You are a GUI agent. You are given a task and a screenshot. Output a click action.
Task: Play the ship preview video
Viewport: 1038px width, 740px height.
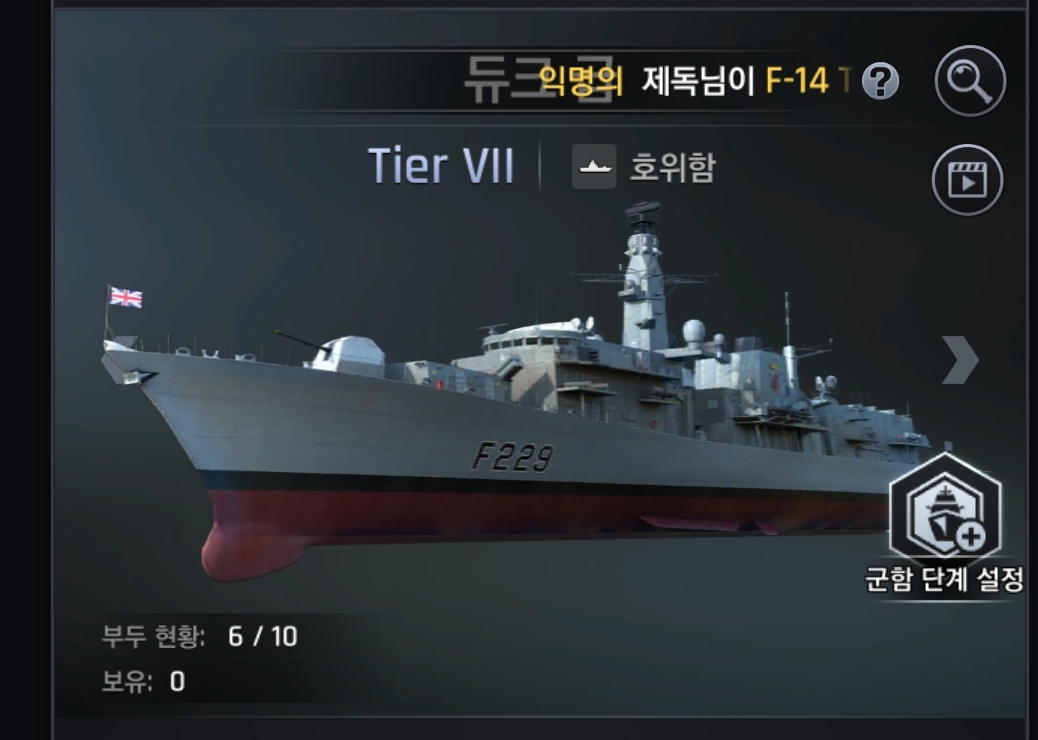click(966, 180)
